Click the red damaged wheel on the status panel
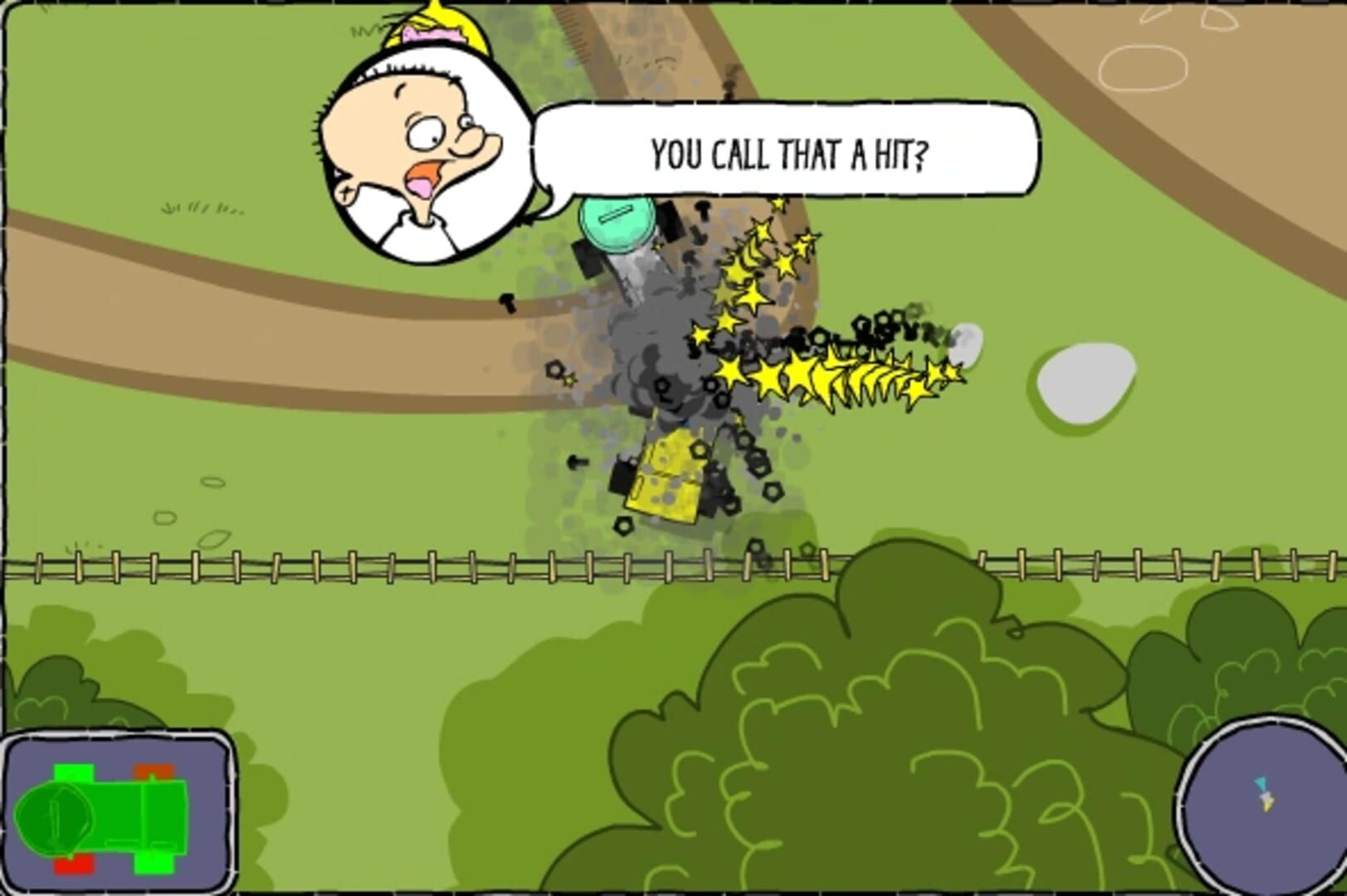 point(75,865)
